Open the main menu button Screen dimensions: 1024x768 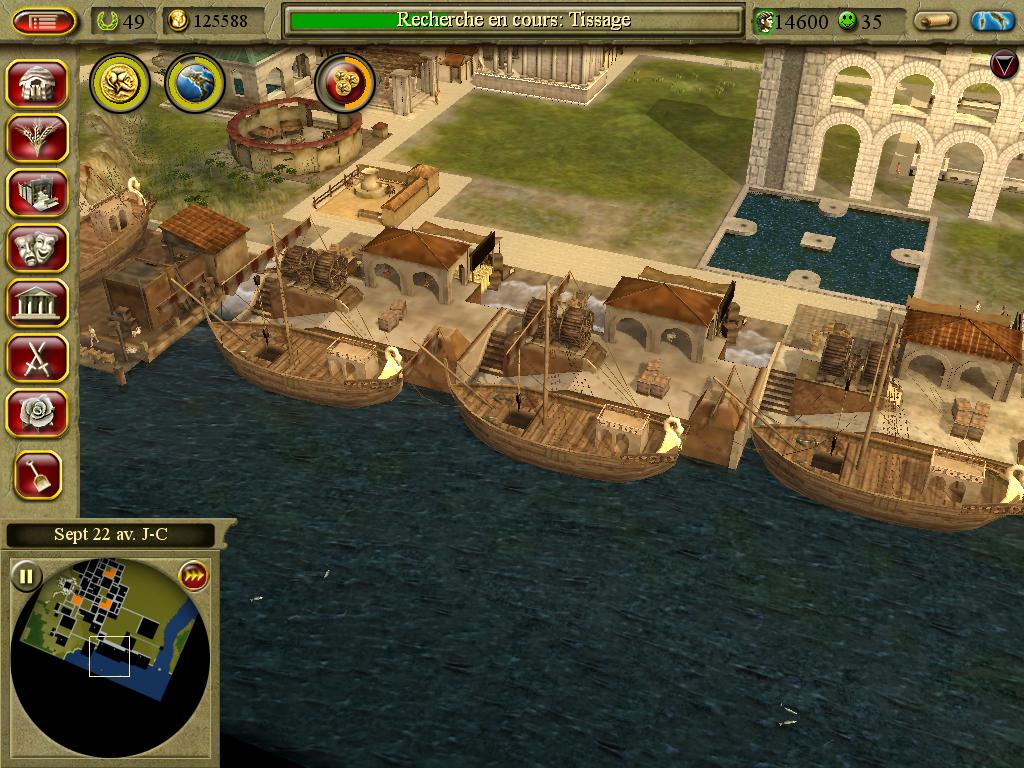click(x=44, y=21)
